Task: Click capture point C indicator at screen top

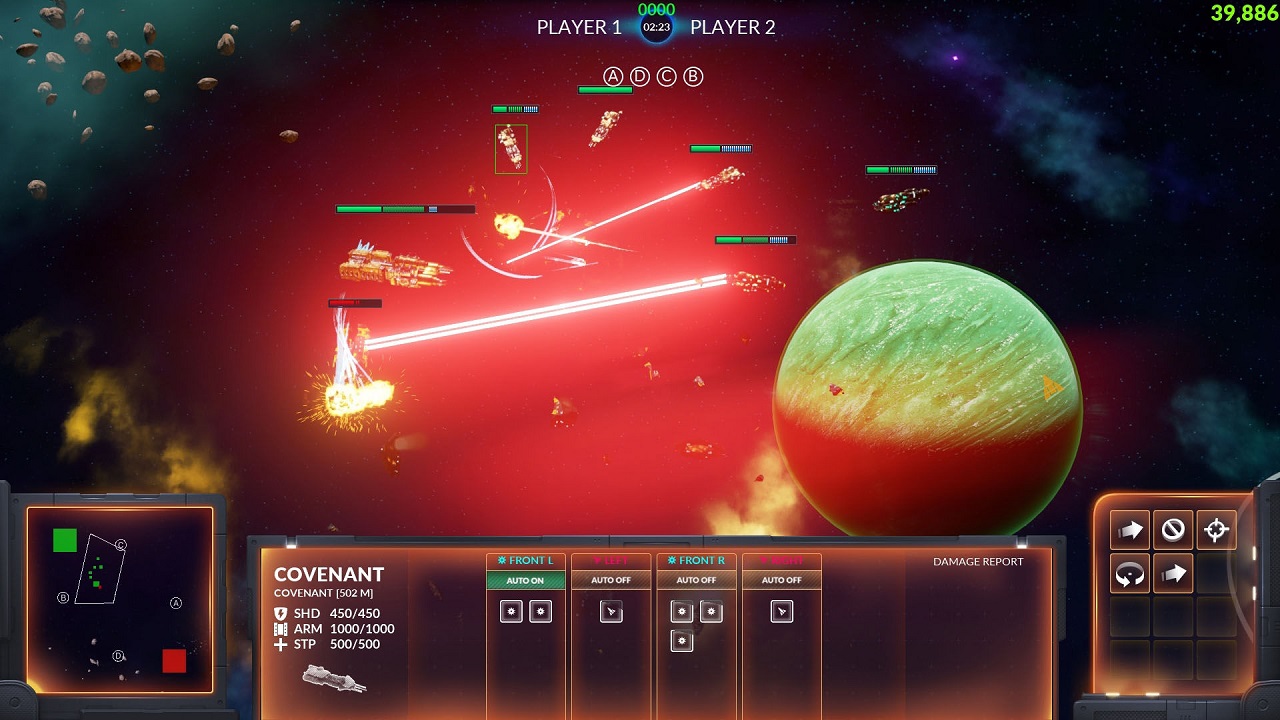Action: [x=666, y=77]
